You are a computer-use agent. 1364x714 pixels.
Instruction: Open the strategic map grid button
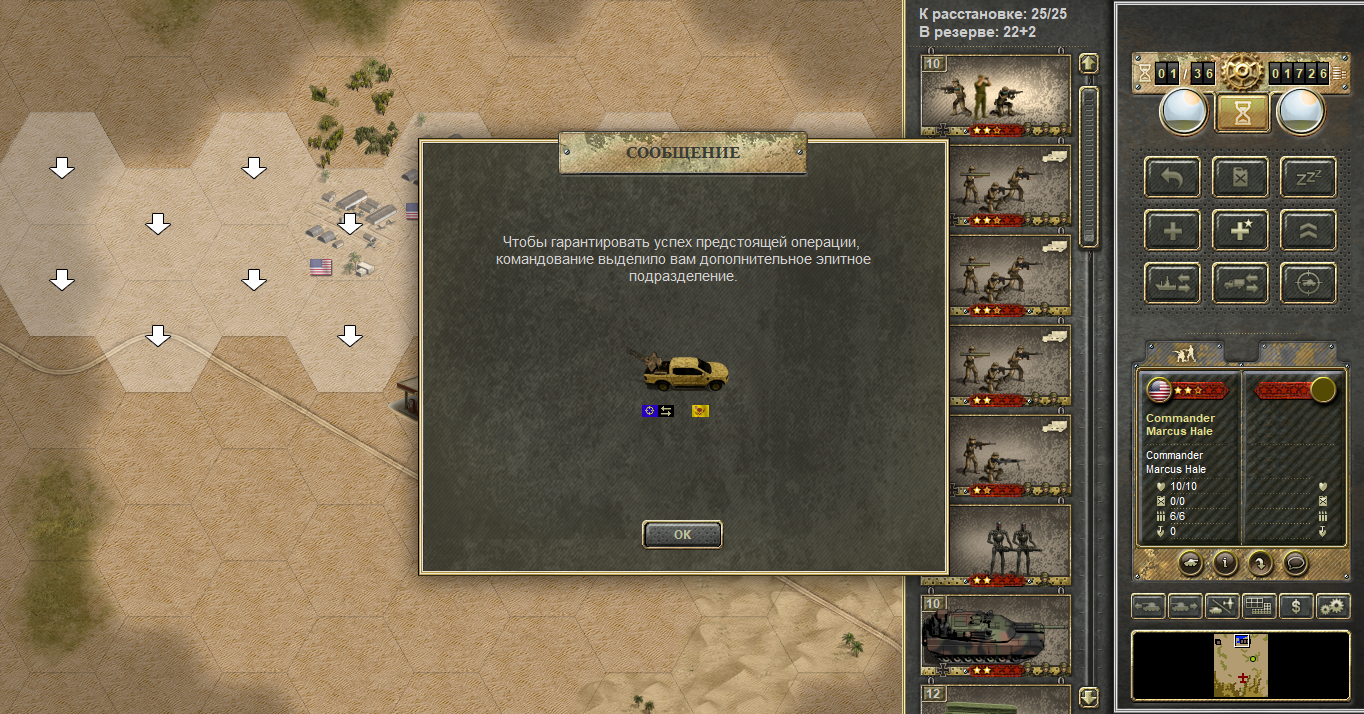tap(1258, 606)
